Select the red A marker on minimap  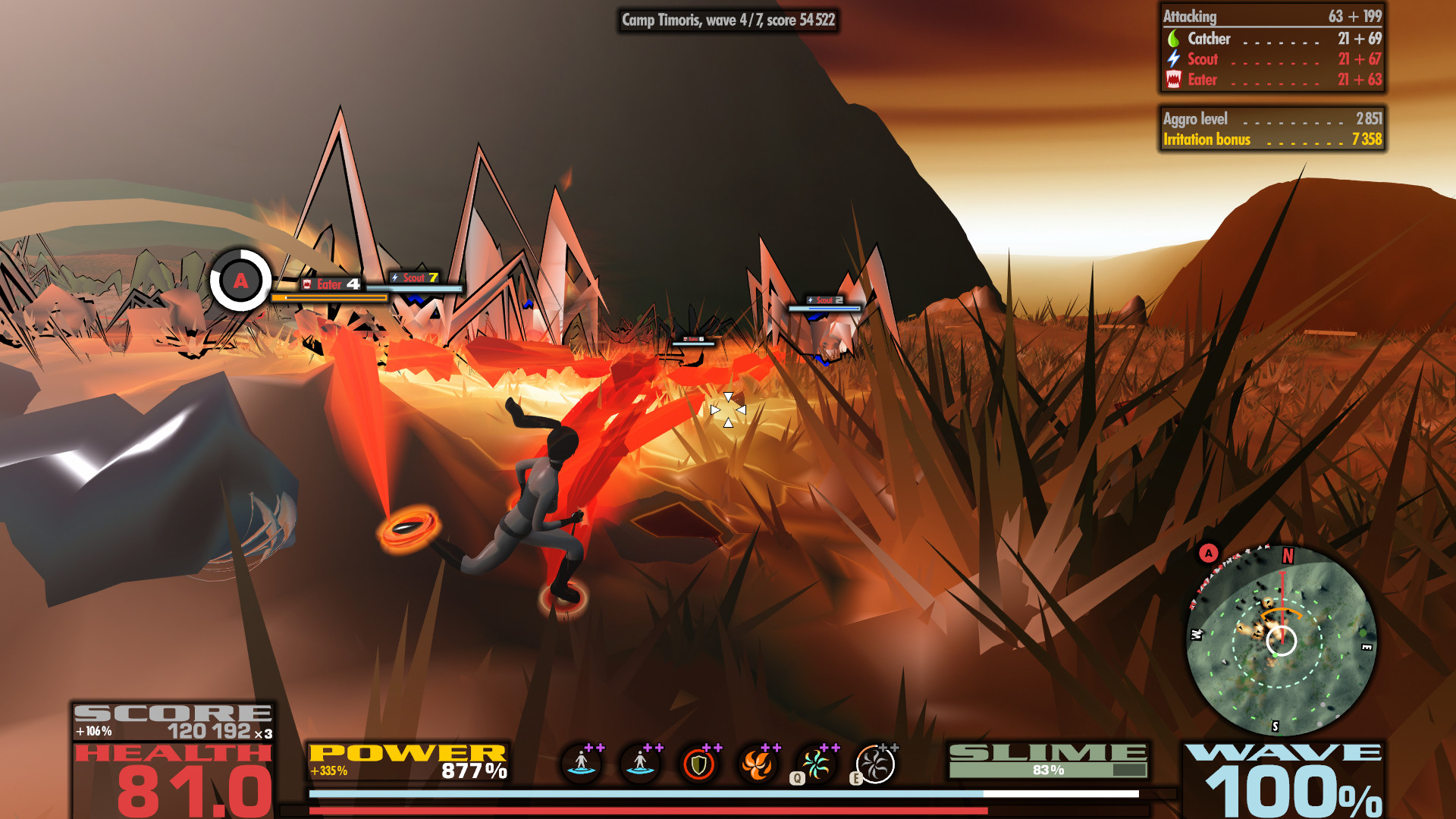tap(1209, 553)
